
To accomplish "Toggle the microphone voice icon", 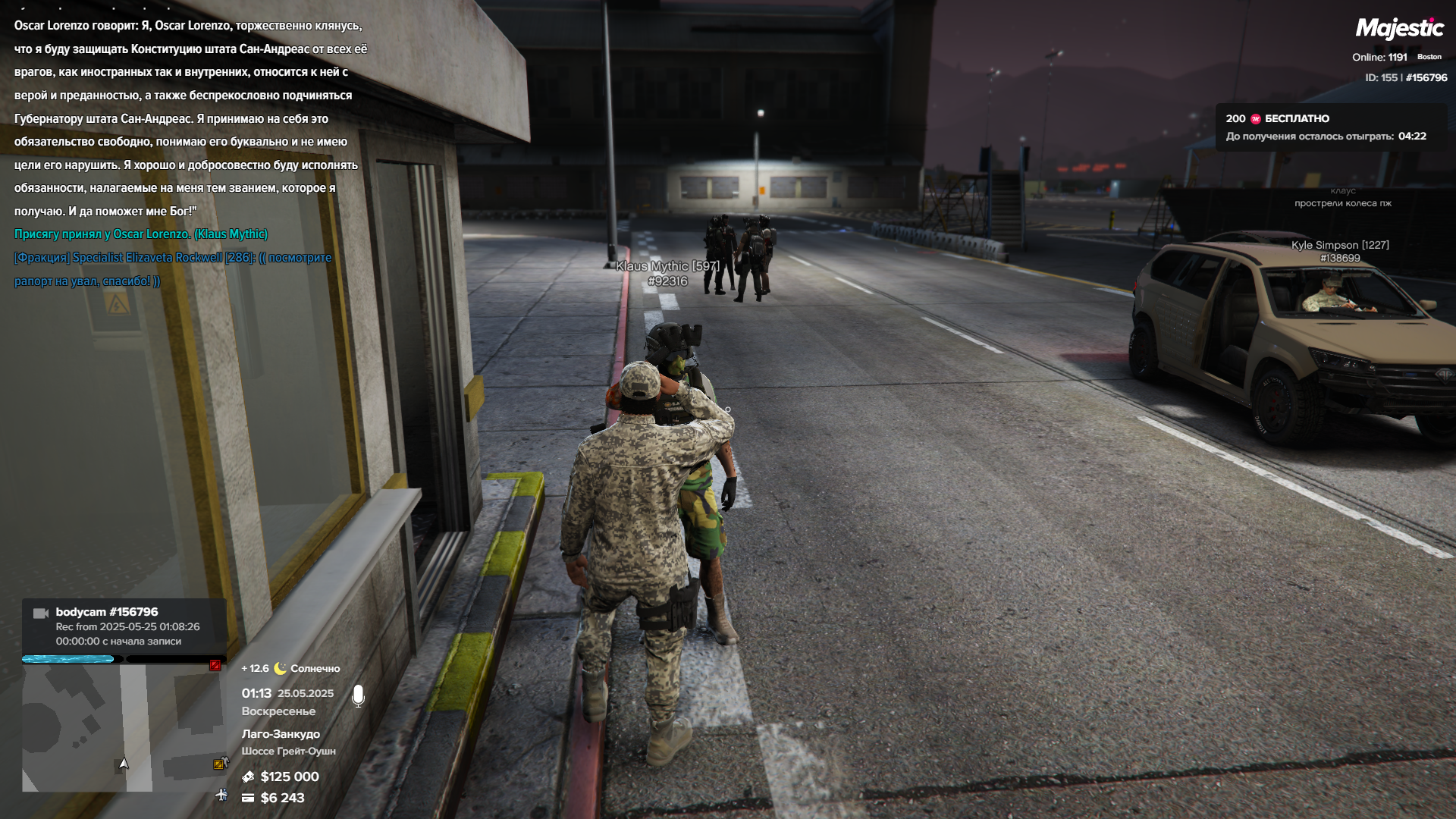I will (x=359, y=695).
